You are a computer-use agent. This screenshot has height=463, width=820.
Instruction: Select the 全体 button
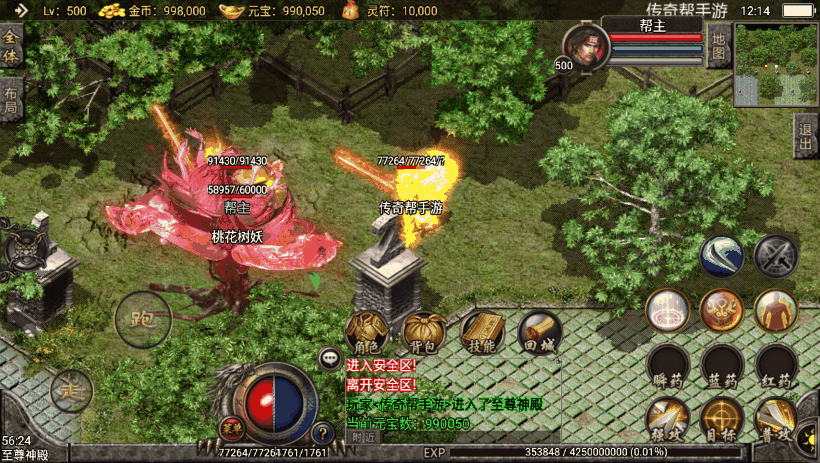tap(10, 47)
